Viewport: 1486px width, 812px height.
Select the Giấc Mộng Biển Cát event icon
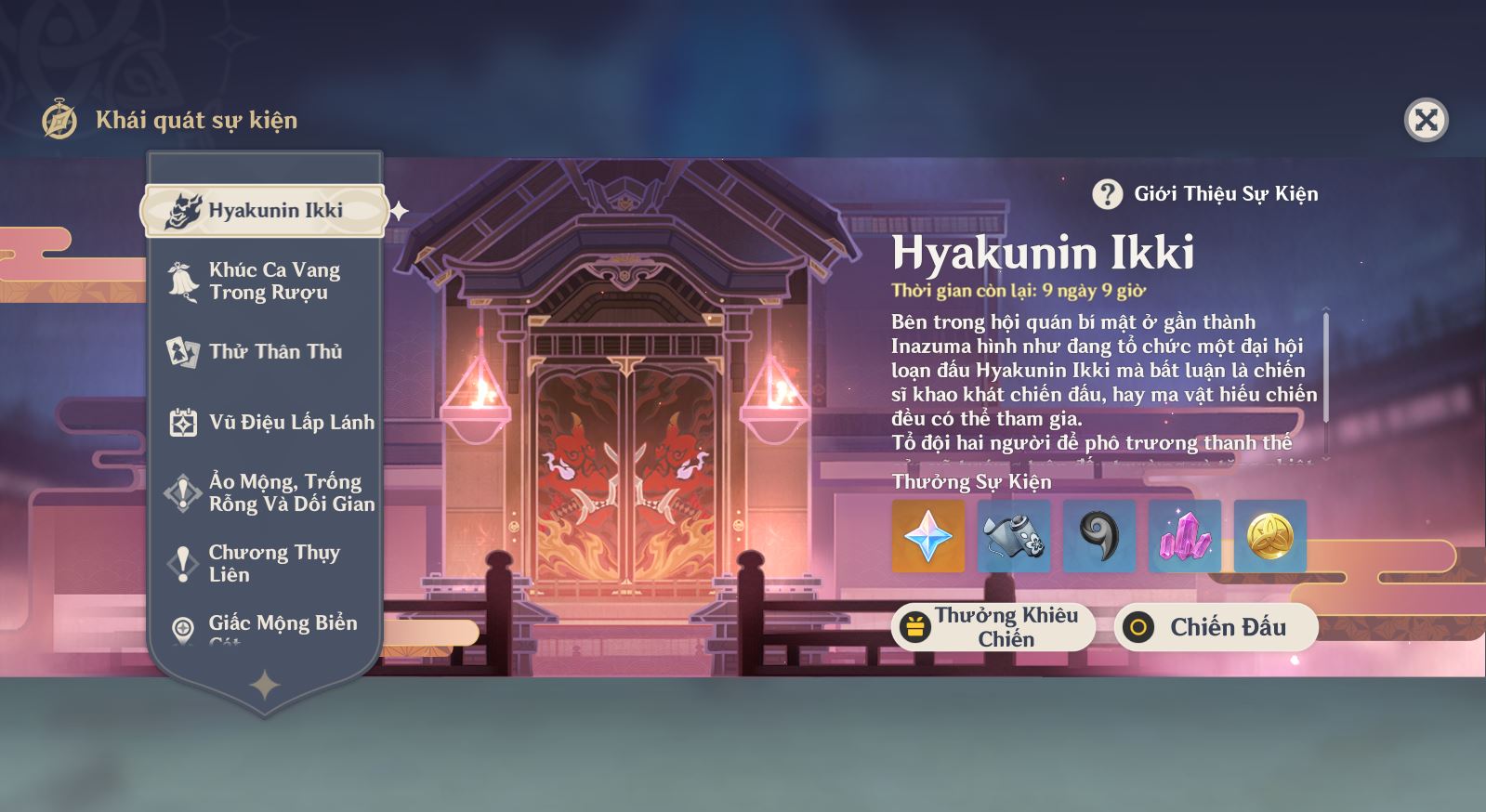click(182, 625)
